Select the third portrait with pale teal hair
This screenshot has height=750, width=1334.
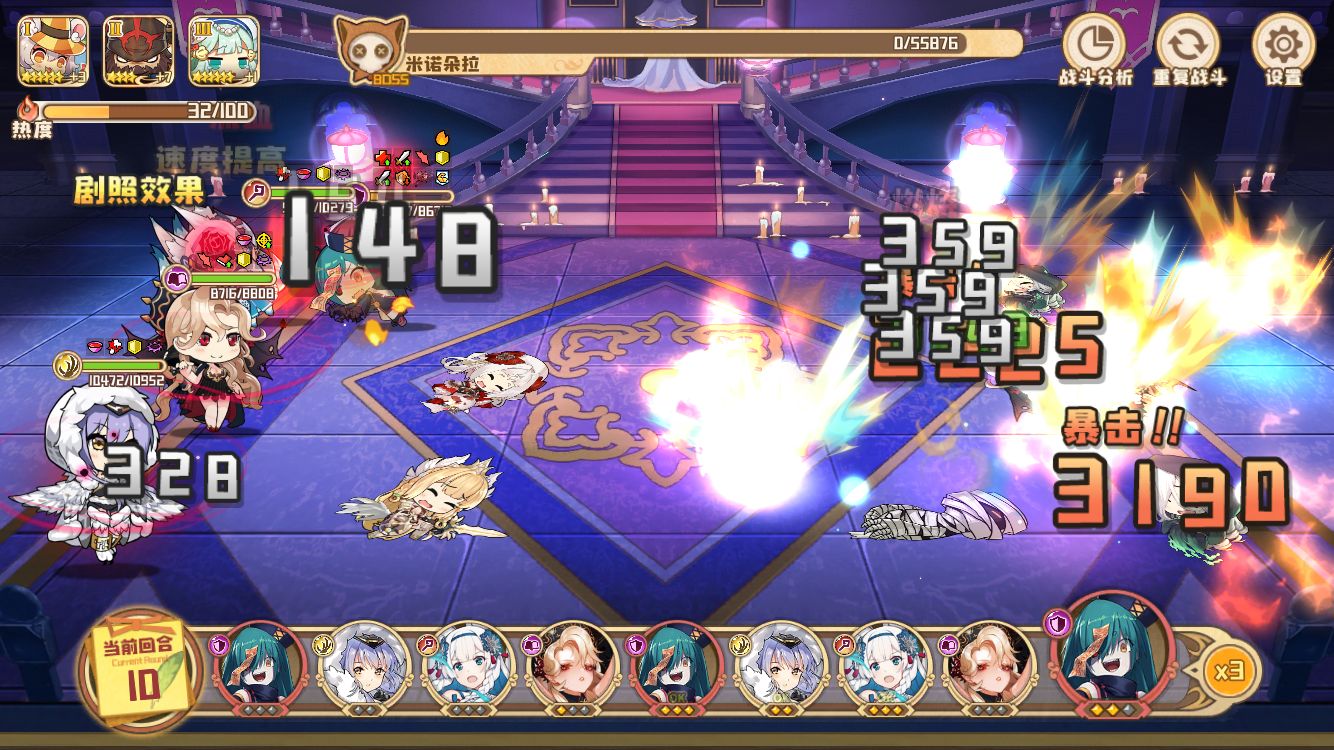224,49
